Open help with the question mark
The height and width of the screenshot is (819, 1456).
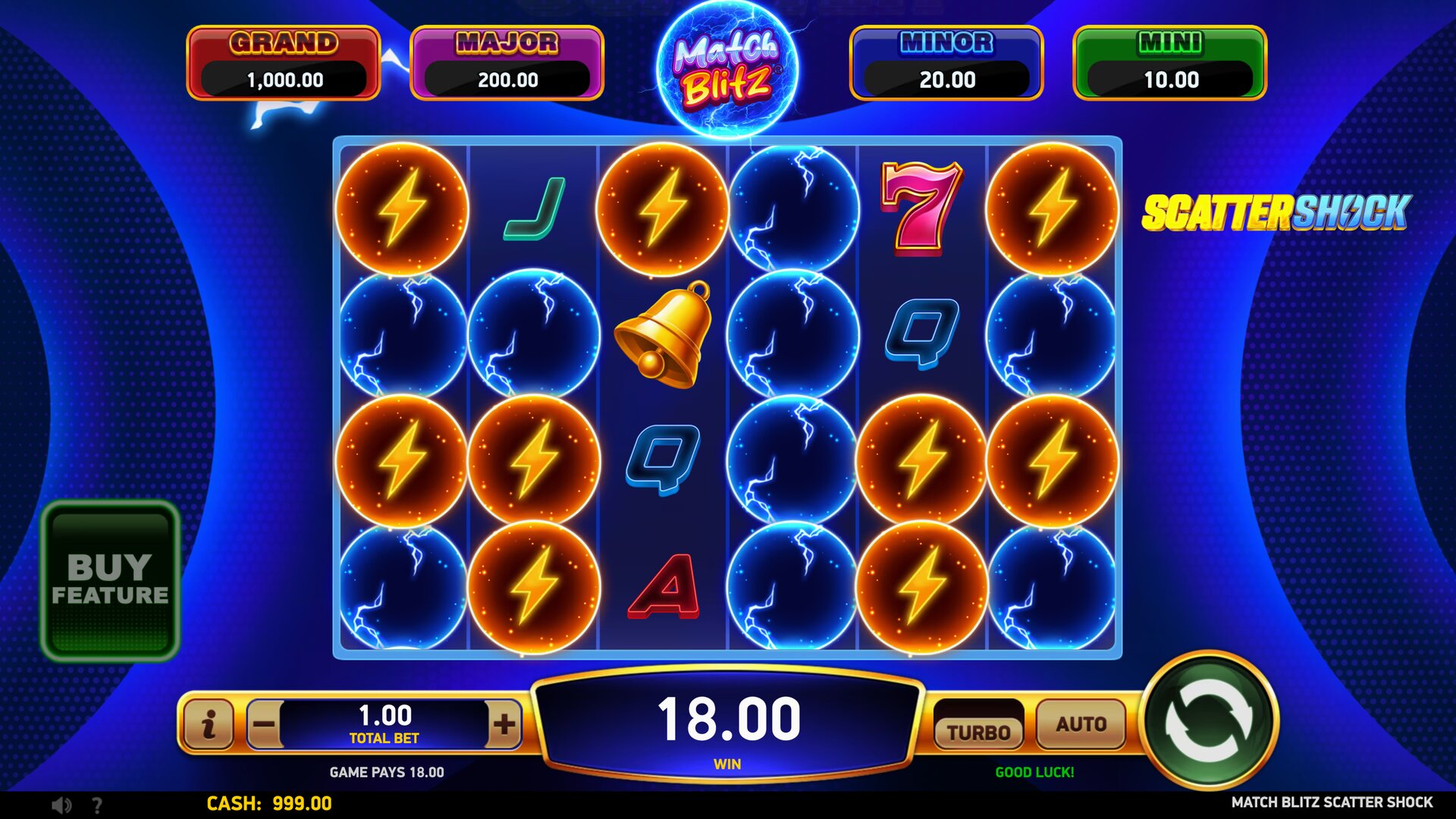click(97, 805)
